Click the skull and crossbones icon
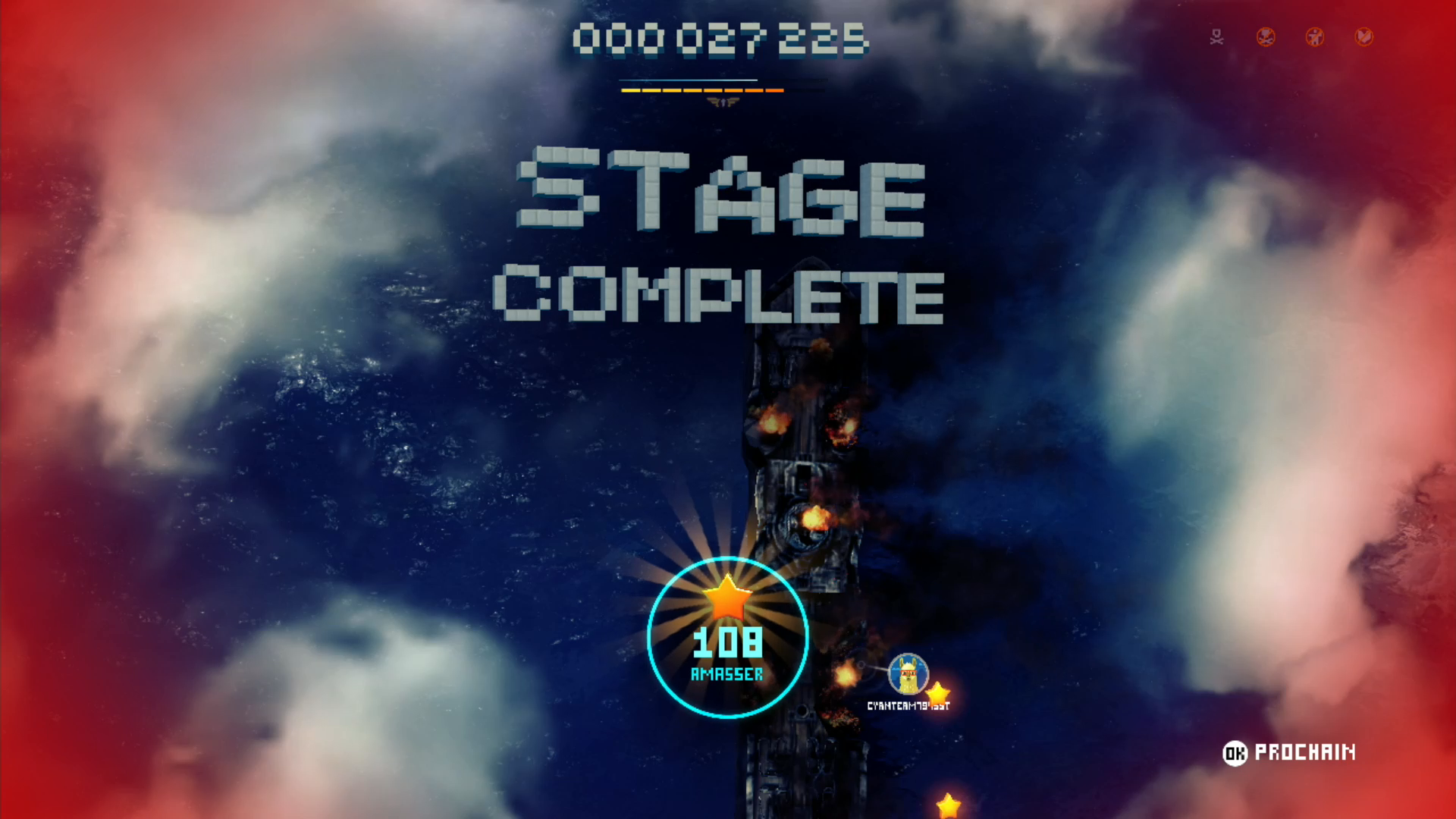The width and height of the screenshot is (1456, 819). 1216,37
